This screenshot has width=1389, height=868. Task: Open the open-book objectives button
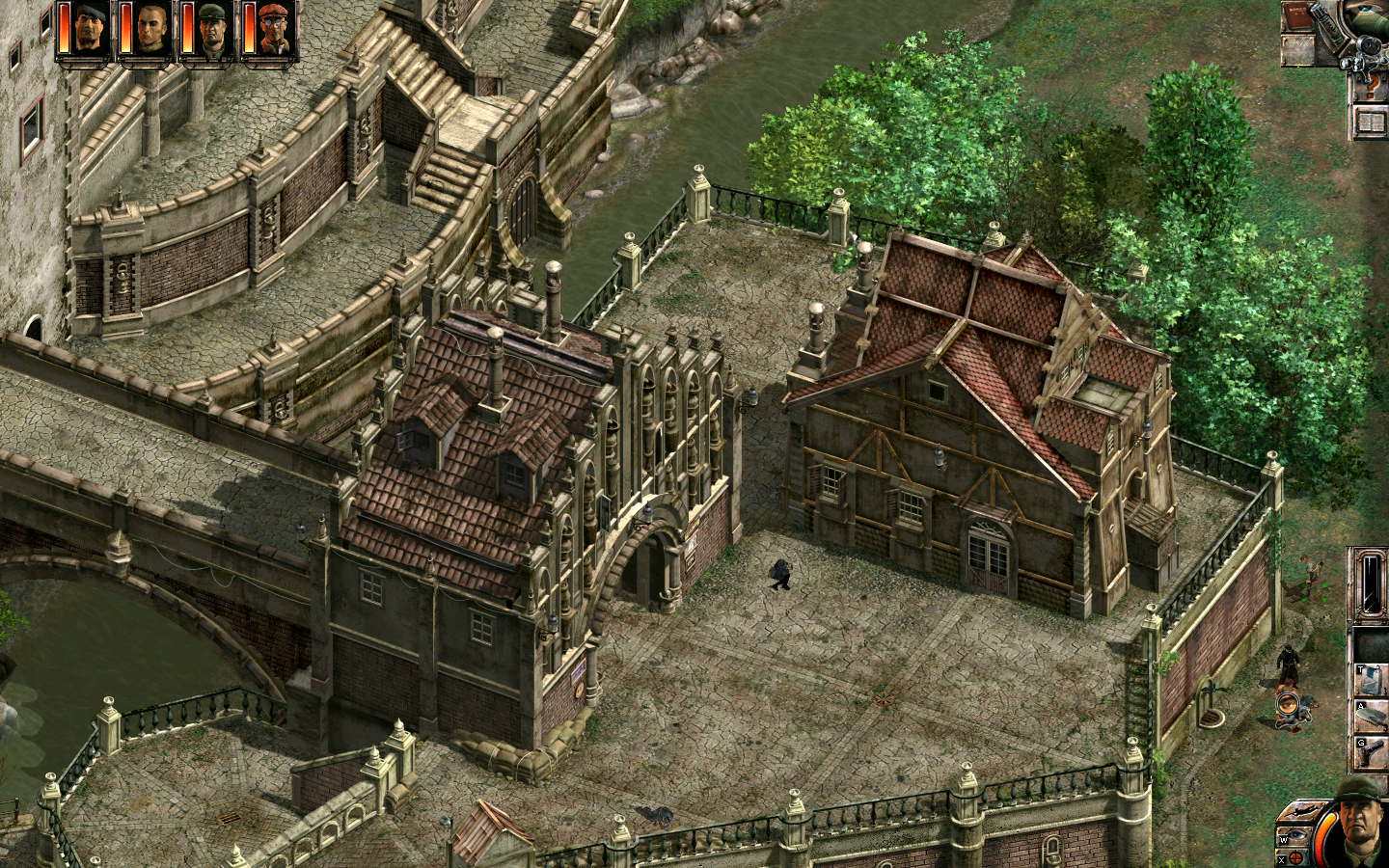pyautogui.click(x=1370, y=122)
